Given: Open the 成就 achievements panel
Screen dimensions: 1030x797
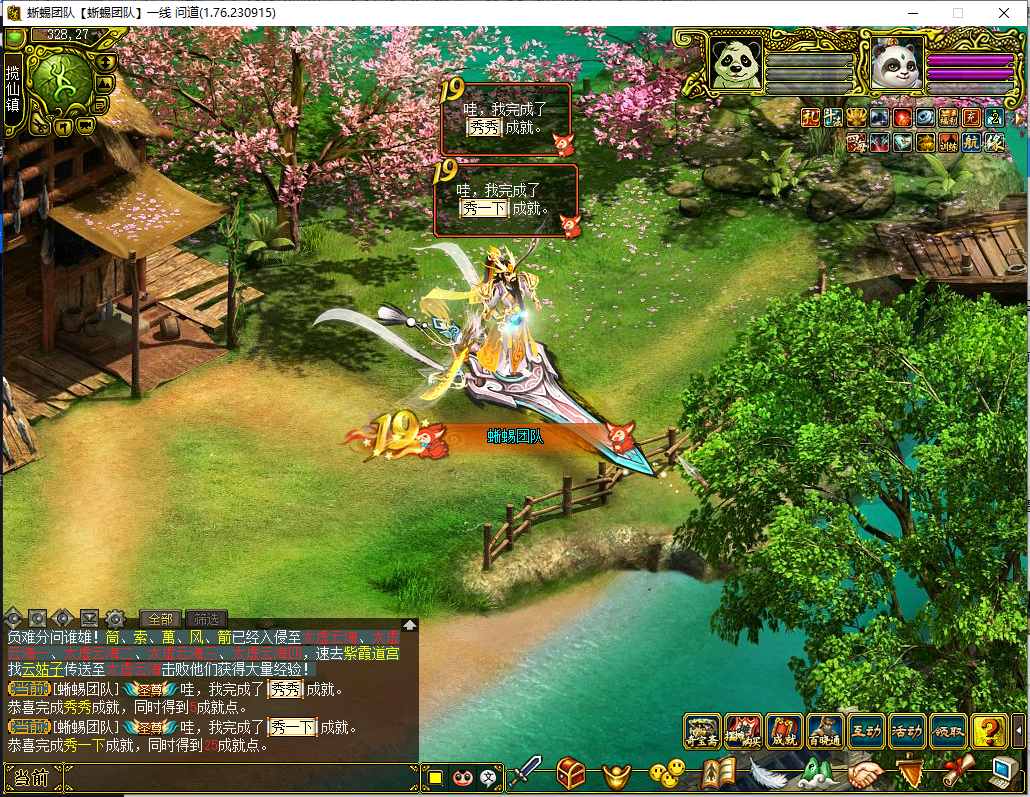Looking at the screenshot, I should tap(785, 733).
